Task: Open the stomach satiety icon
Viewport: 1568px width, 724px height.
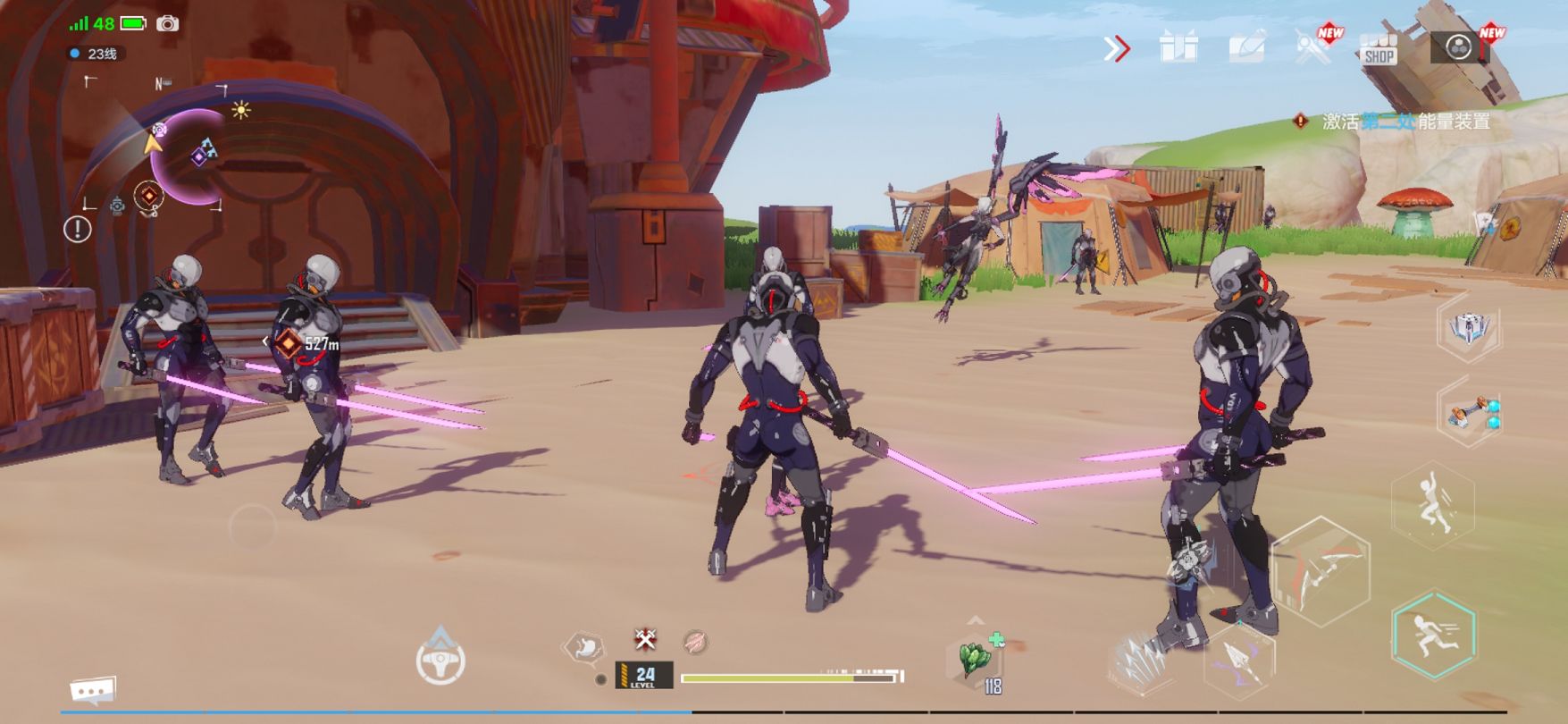Action: tap(585, 646)
